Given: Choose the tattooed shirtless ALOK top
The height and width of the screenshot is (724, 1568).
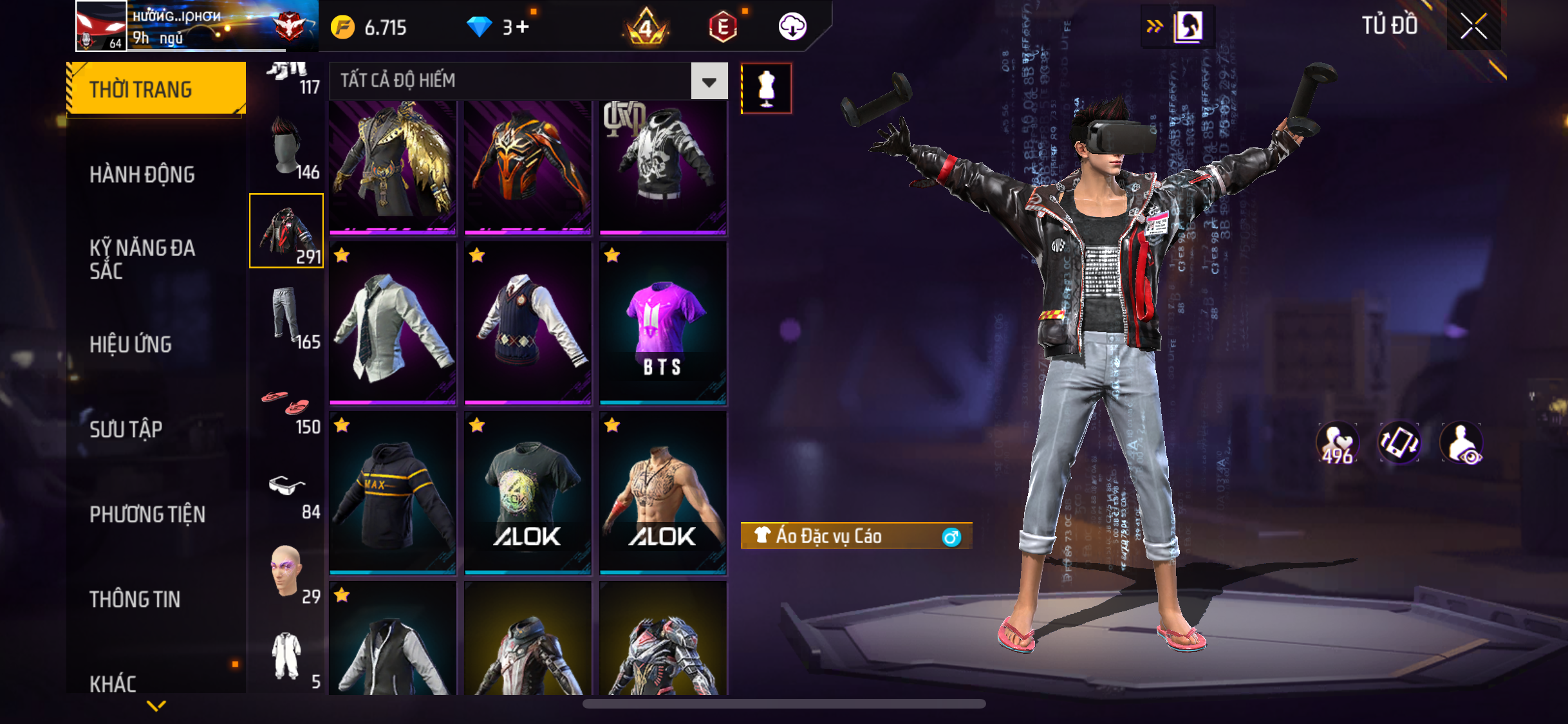Looking at the screenshot, I should point(663,494).
